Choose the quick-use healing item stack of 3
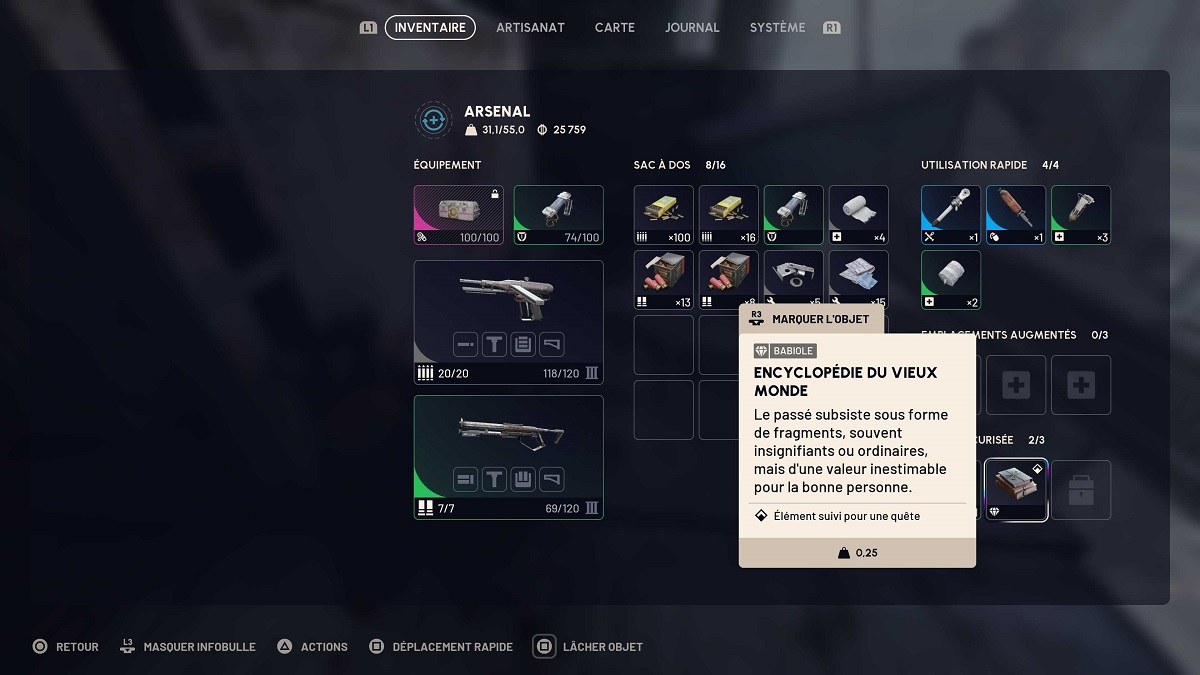The width and height of the screenshot is (1200, 675). pyautogui.click(x=1081, y=215)
